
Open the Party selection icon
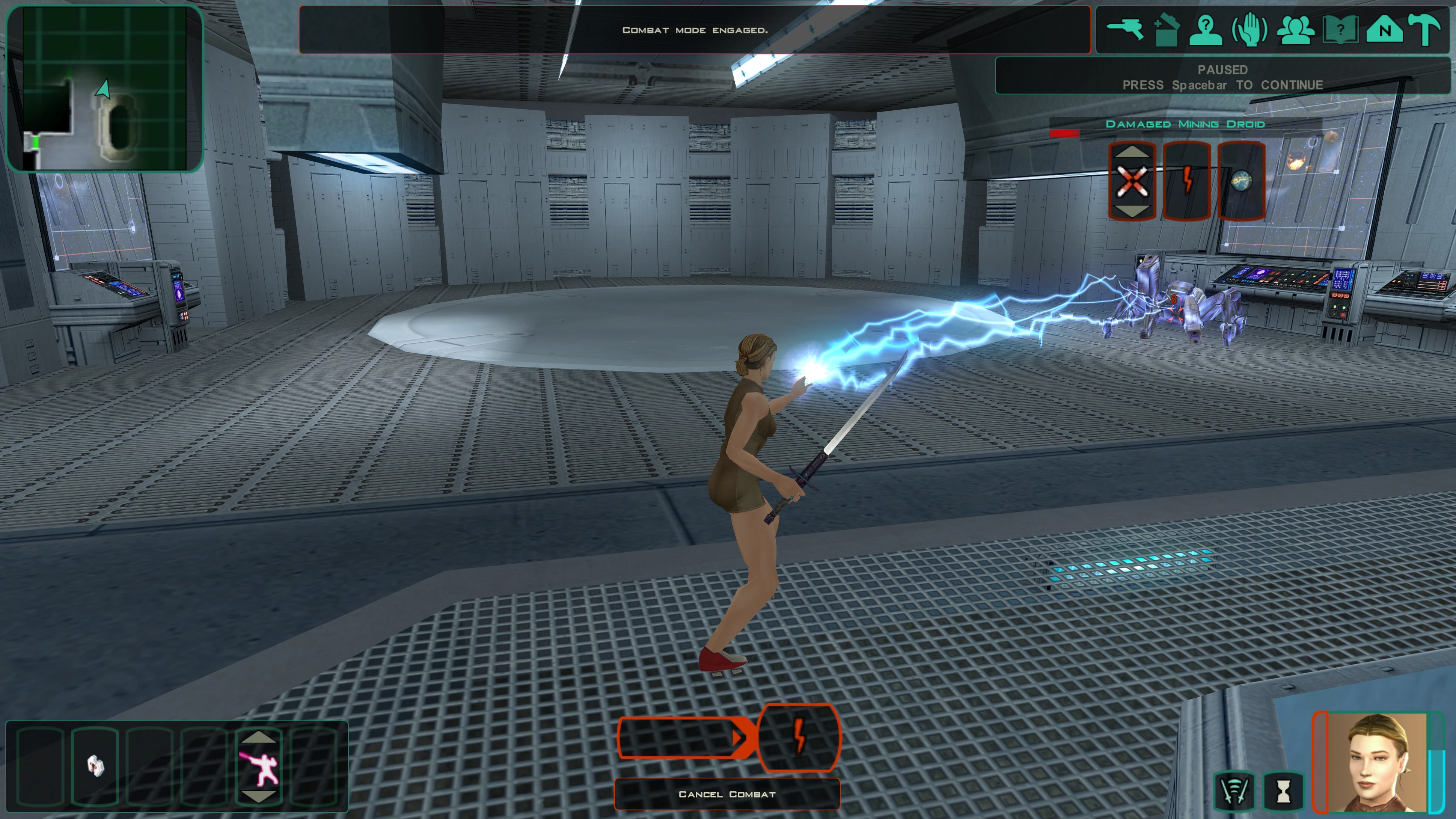tap(1295, 29)
